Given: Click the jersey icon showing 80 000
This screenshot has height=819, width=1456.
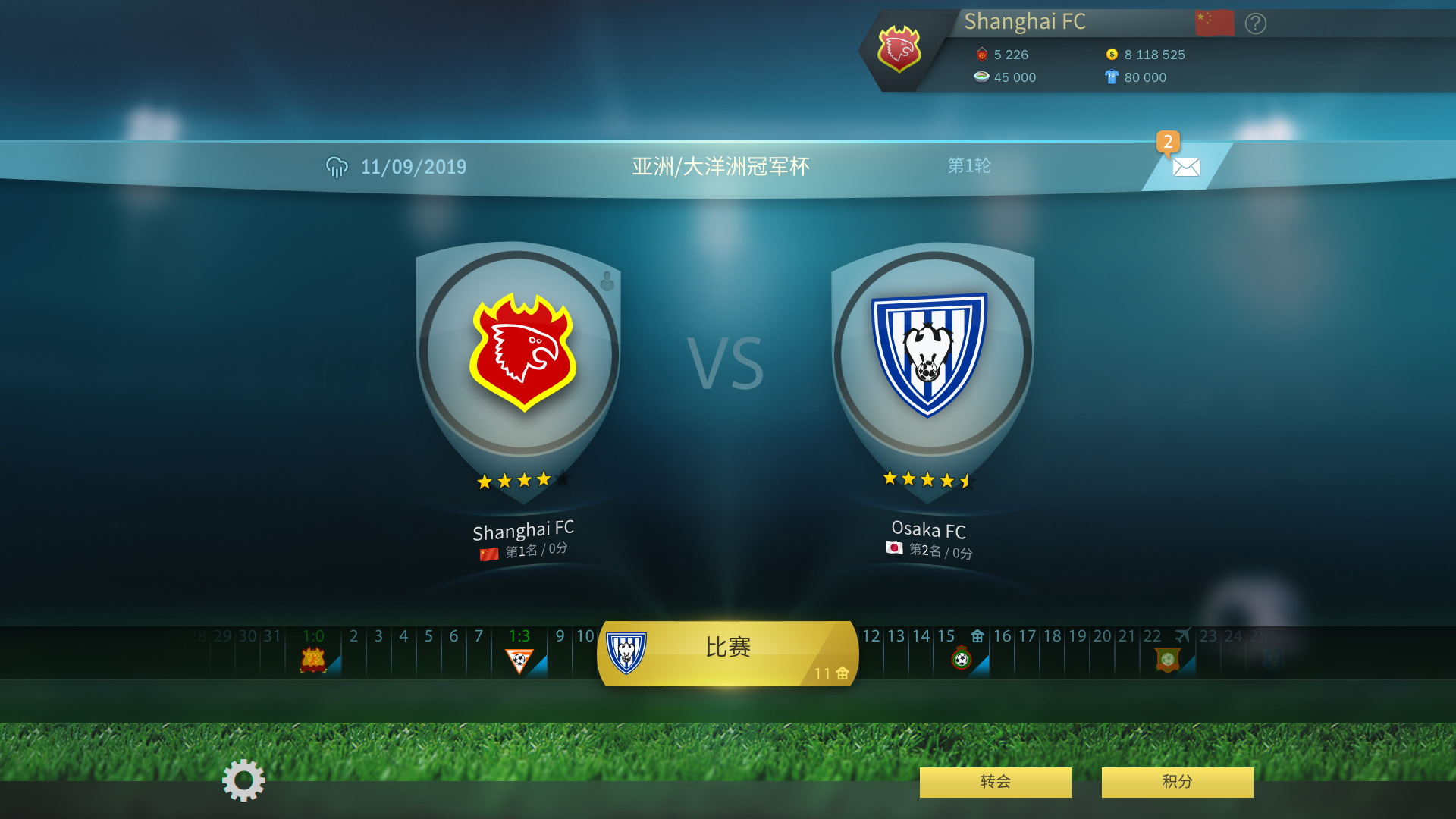Looking at the screenshot, I should (x=1112, y=77).
